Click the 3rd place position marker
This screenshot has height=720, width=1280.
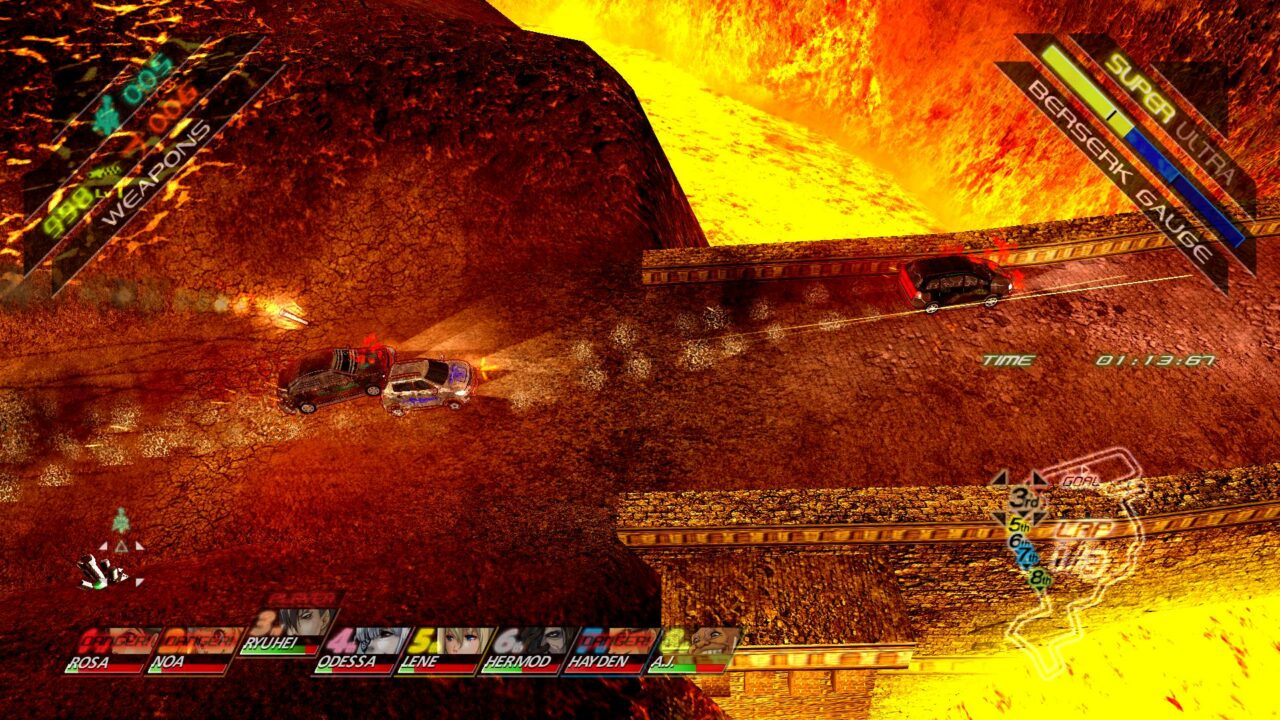1024,499
